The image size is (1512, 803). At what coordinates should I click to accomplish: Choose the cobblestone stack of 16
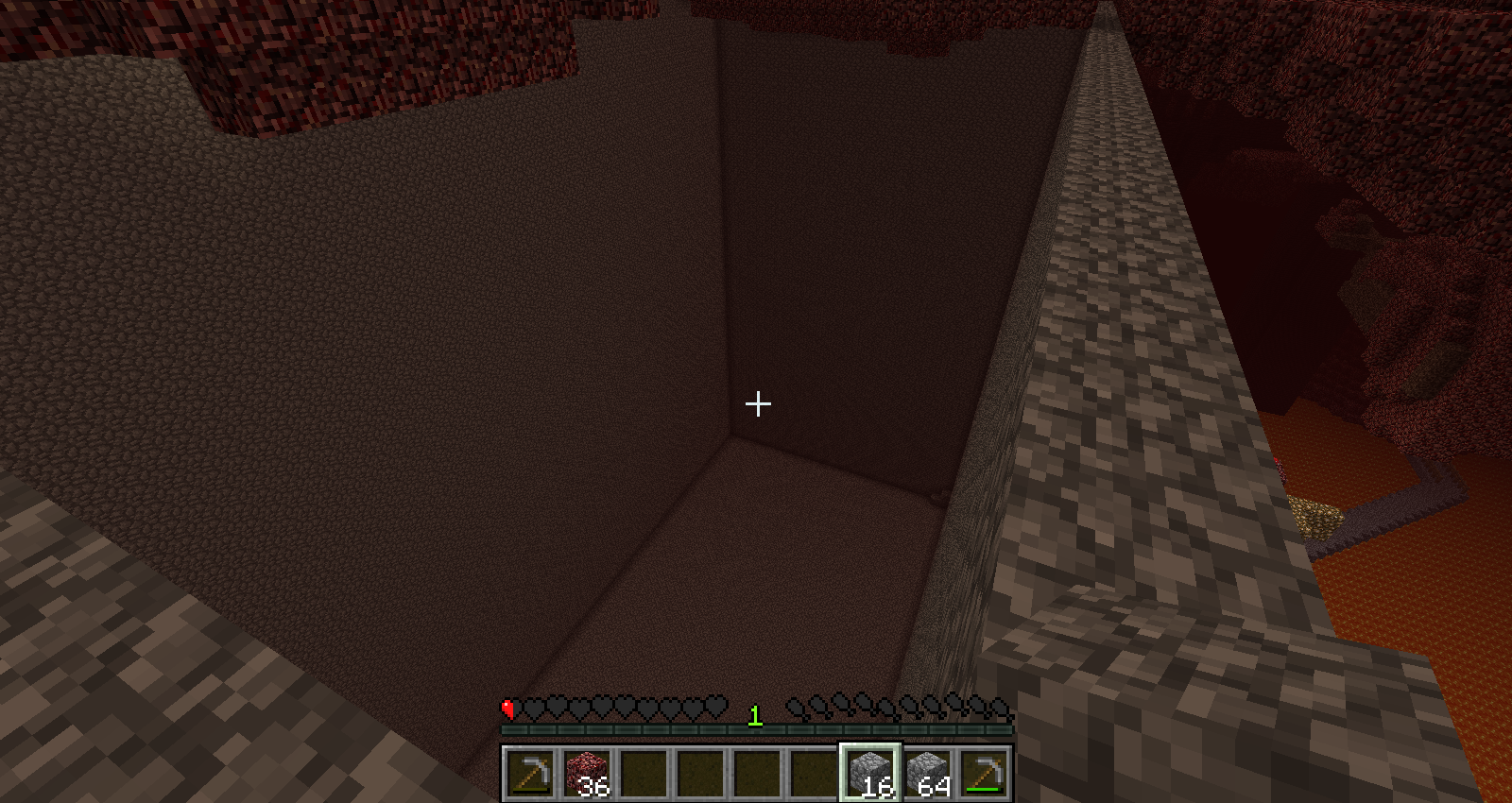(x=870, y=773)
